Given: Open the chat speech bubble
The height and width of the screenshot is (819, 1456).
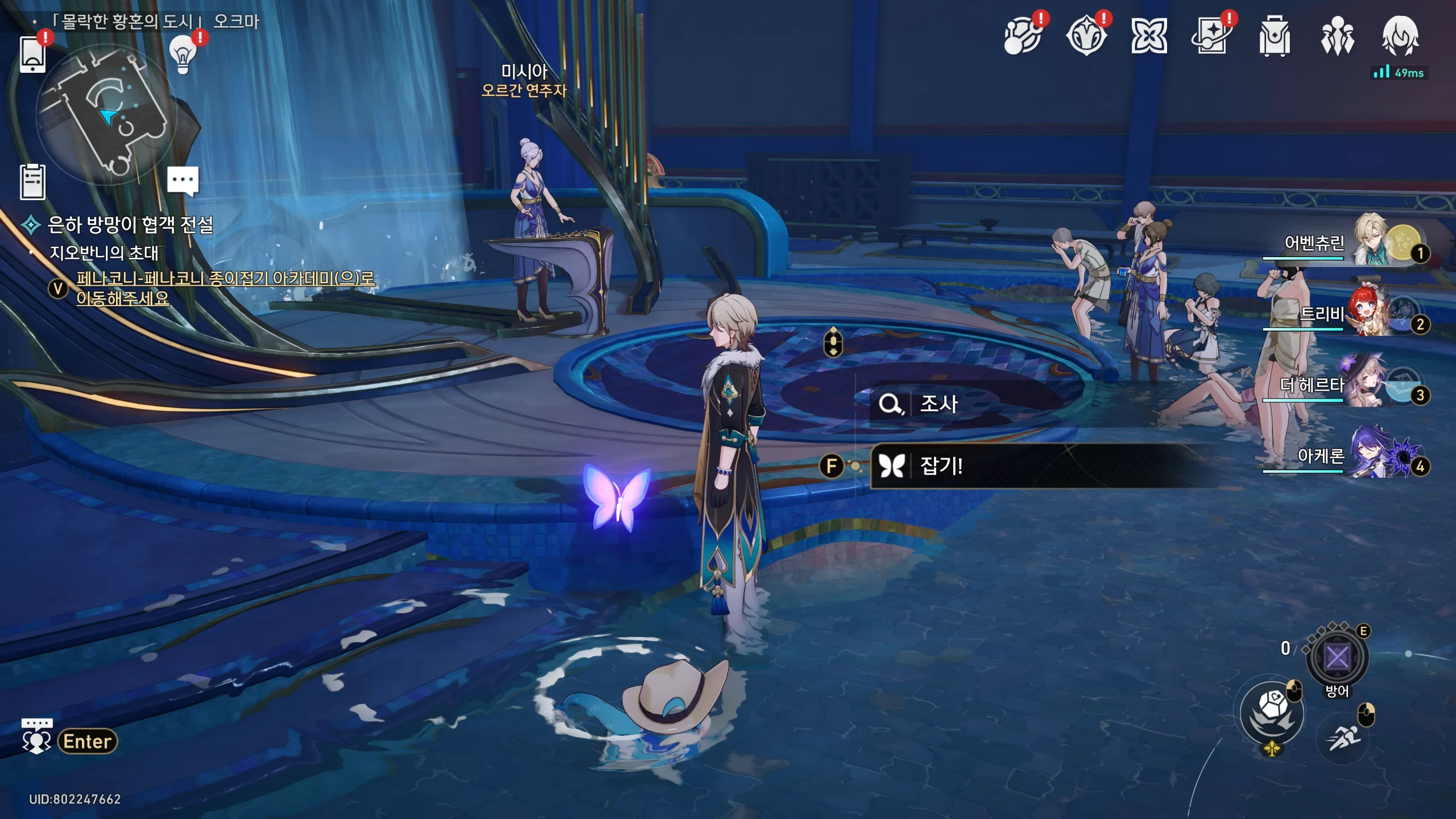Looking at the screenshot, I should (183, 180).
